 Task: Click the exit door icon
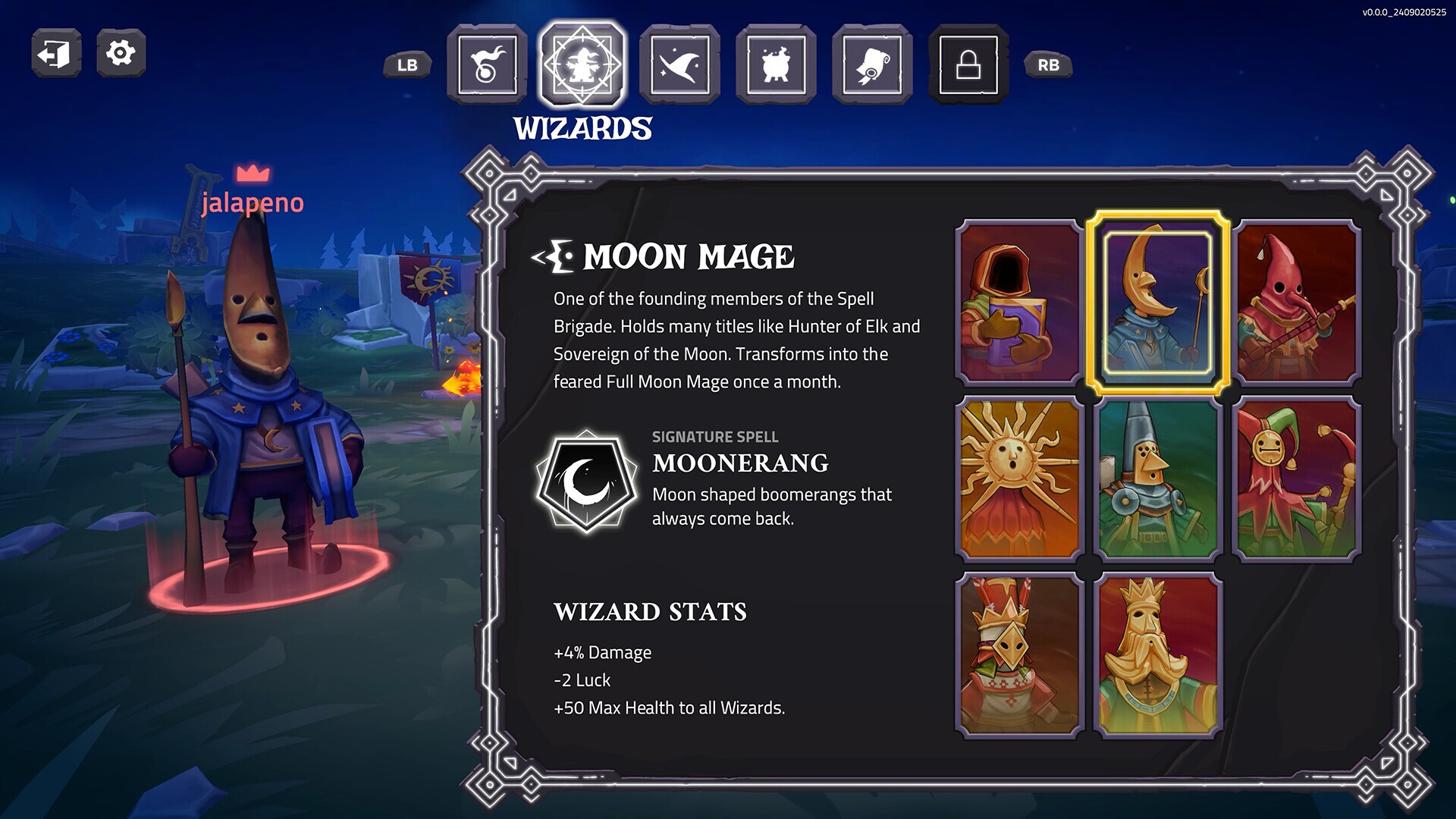[x=55, y=52]
